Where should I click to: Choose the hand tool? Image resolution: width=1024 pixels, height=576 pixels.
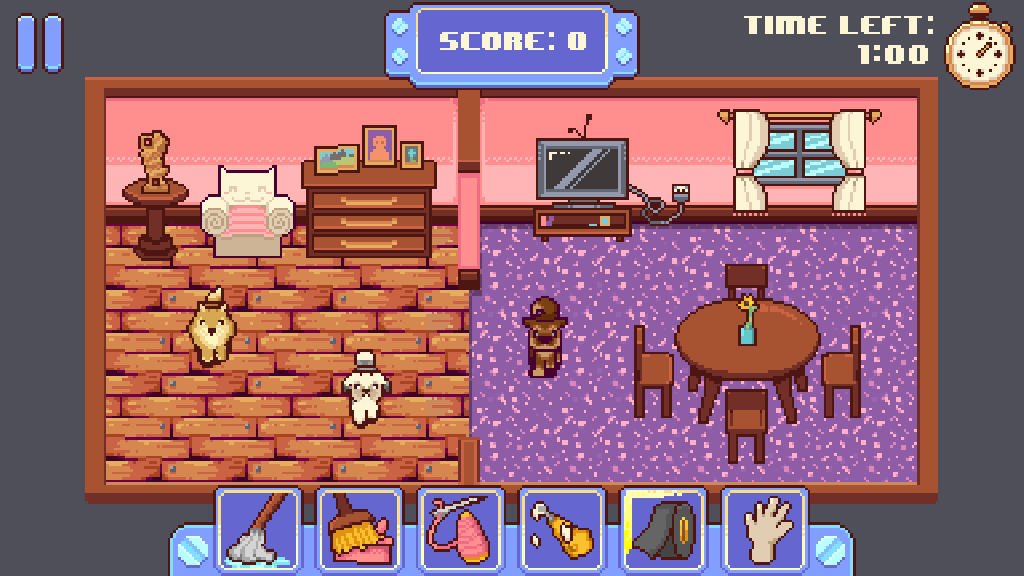(764, 529)
